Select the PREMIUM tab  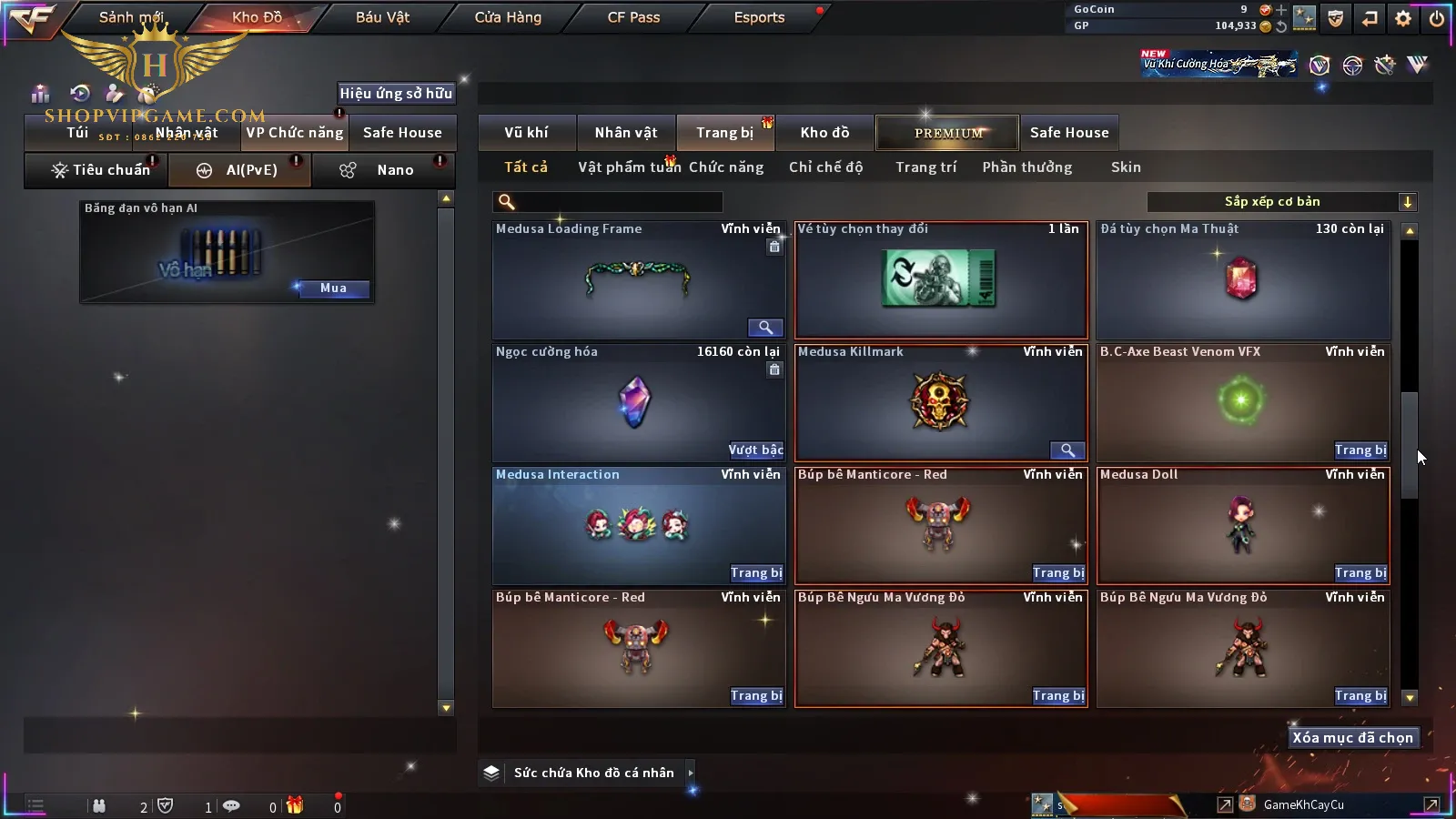(948, 133)
